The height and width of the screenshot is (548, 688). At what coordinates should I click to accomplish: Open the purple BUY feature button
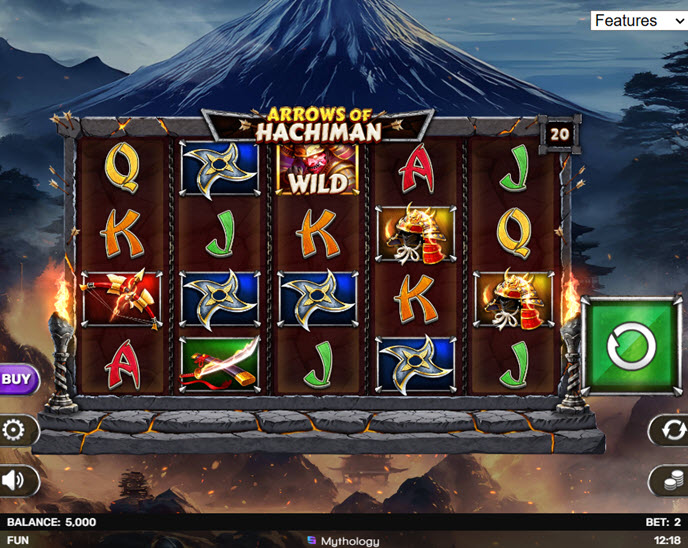[15, 379]
